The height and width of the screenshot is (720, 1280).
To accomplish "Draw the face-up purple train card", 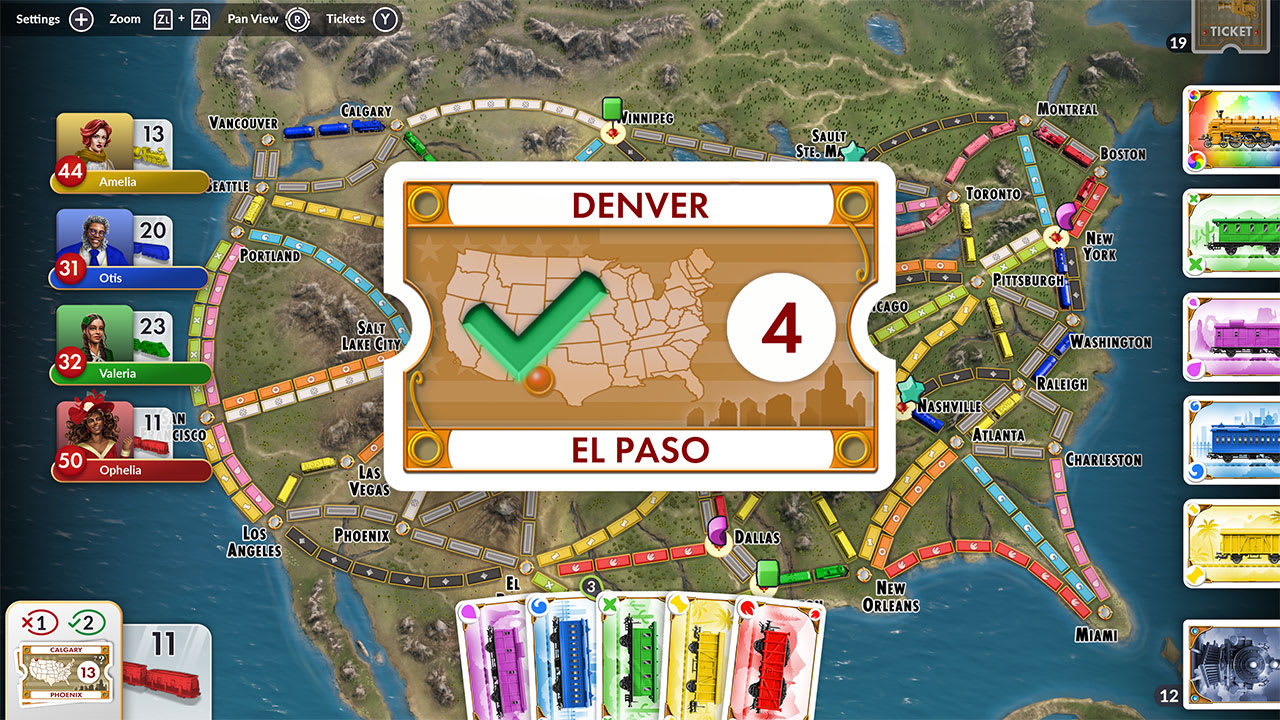I will (x=1229, y=337).
